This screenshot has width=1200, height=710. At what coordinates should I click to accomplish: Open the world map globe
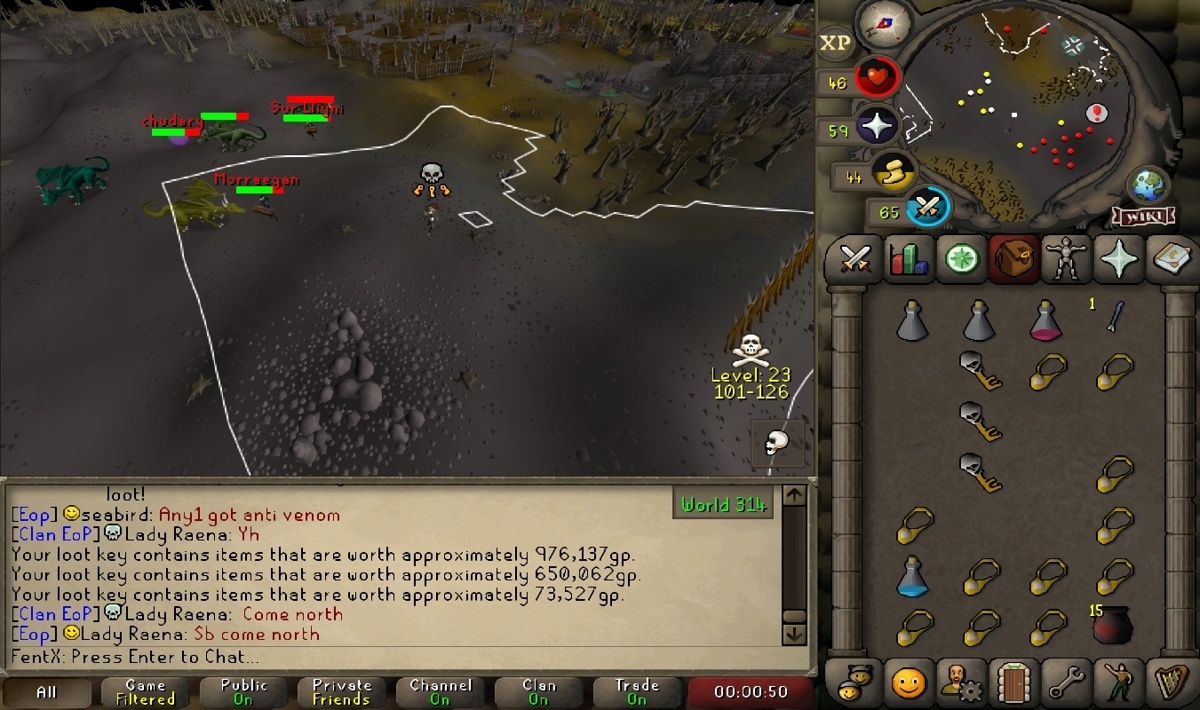[1147, 186]
